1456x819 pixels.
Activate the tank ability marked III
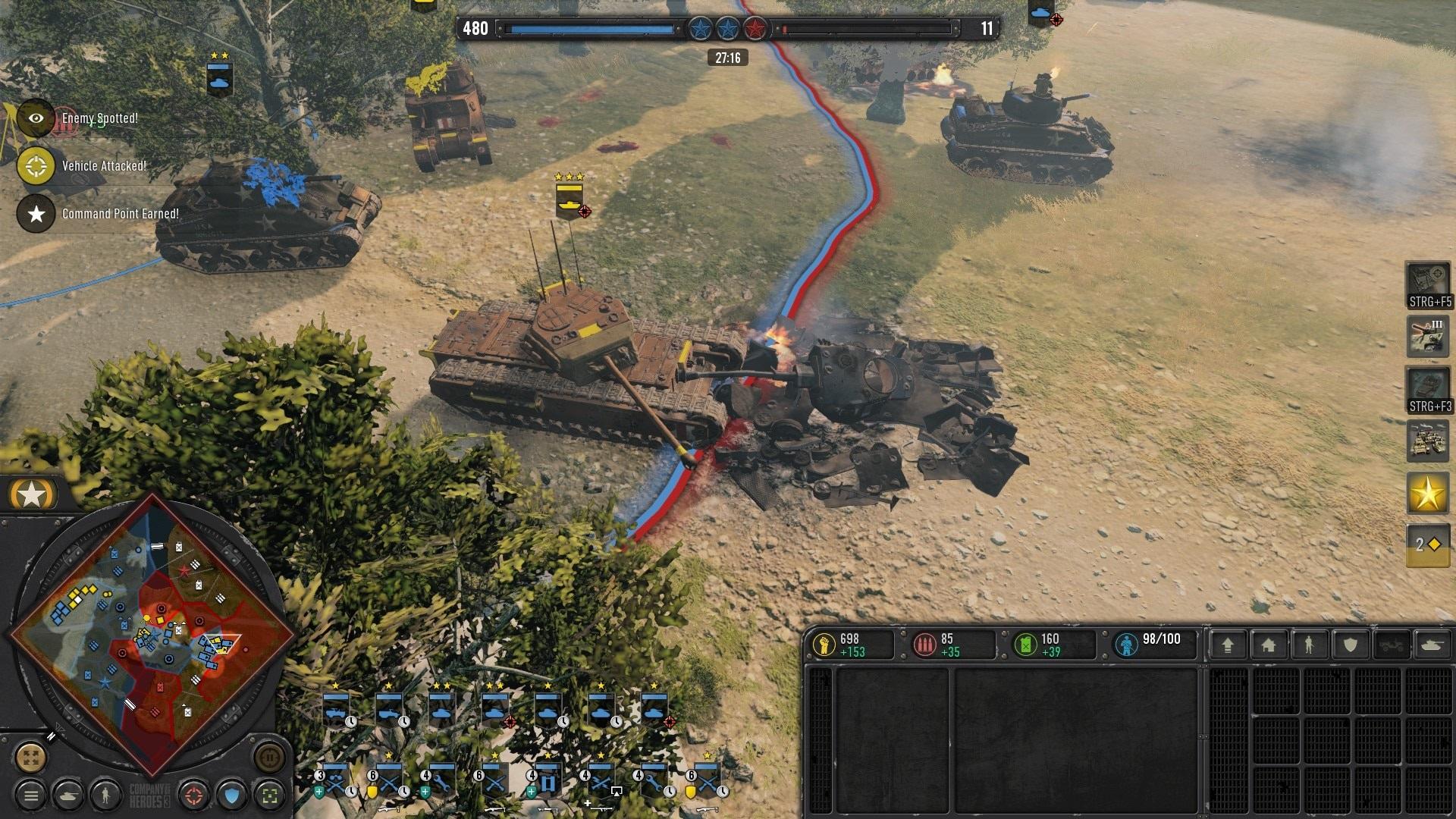click(1427, 335)
